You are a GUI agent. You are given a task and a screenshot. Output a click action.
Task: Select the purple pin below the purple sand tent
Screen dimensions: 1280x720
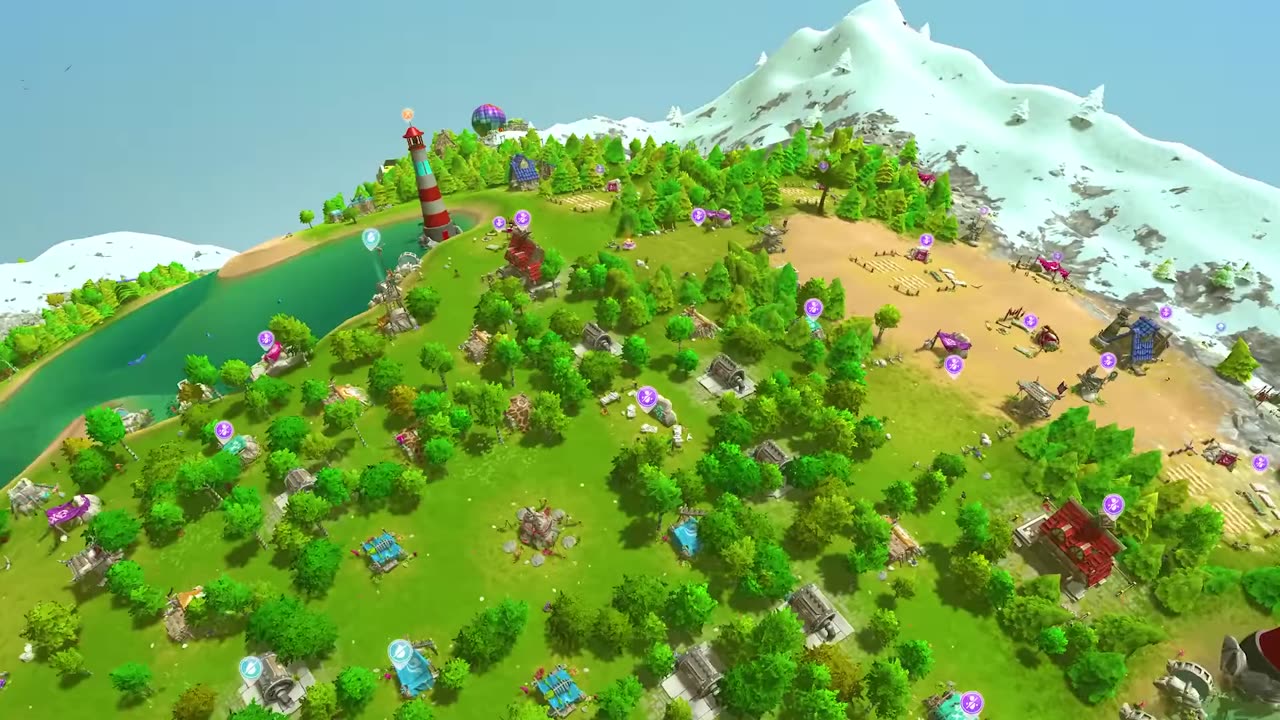[x=954, y=365]
